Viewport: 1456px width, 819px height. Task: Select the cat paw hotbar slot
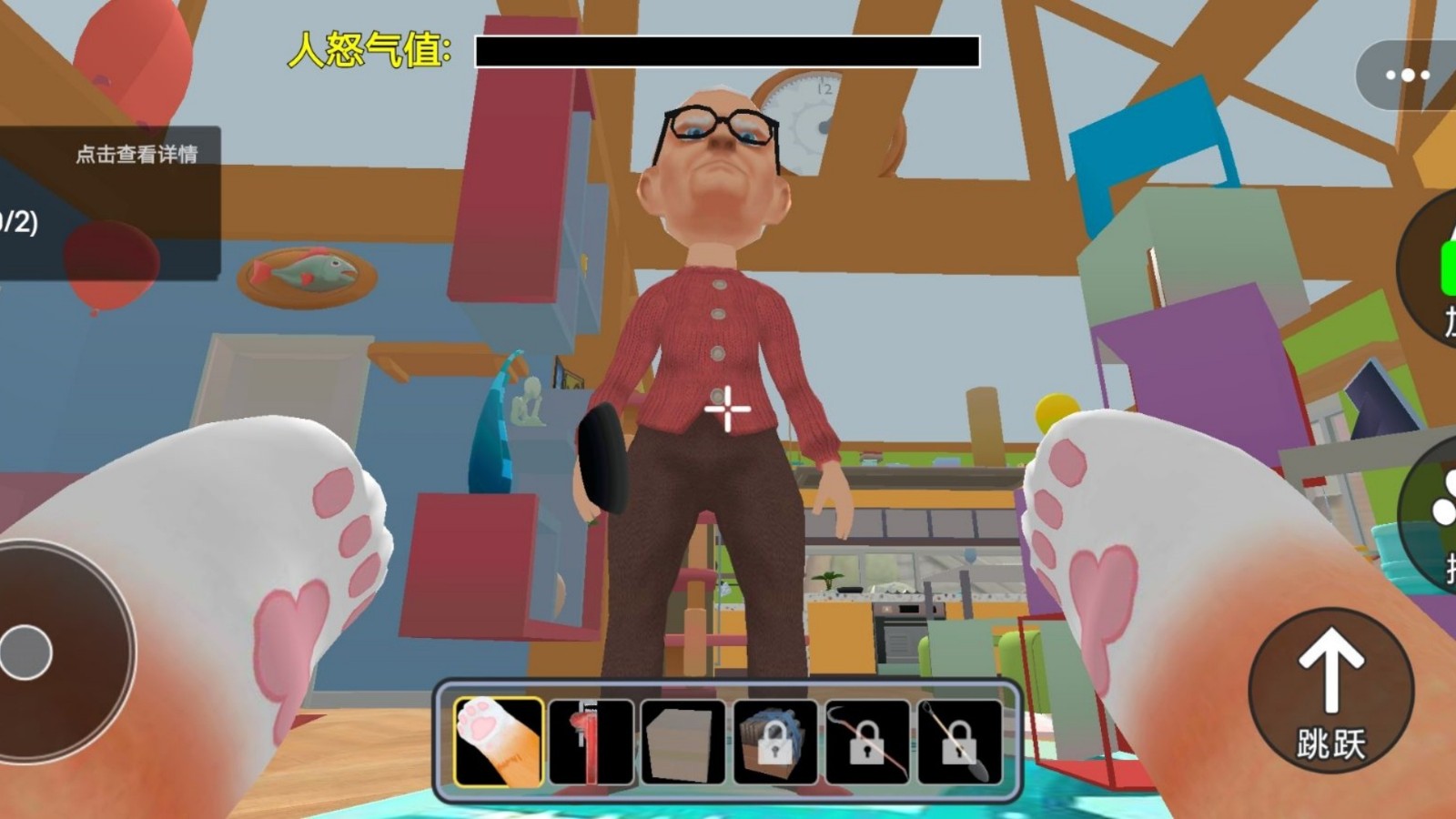498,742
